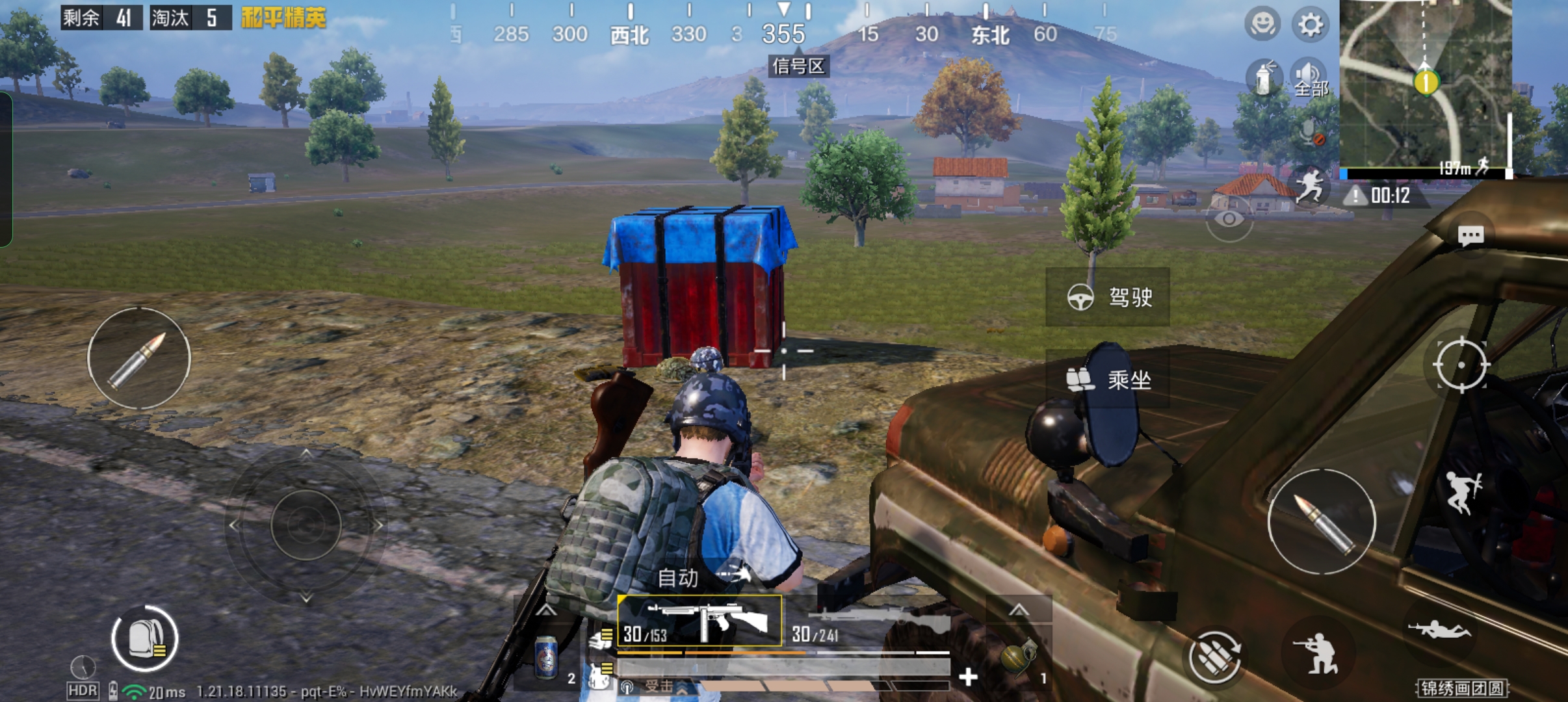1568x702 pixels.
Task: Use the energy drink item
Action: coord(546,658)
